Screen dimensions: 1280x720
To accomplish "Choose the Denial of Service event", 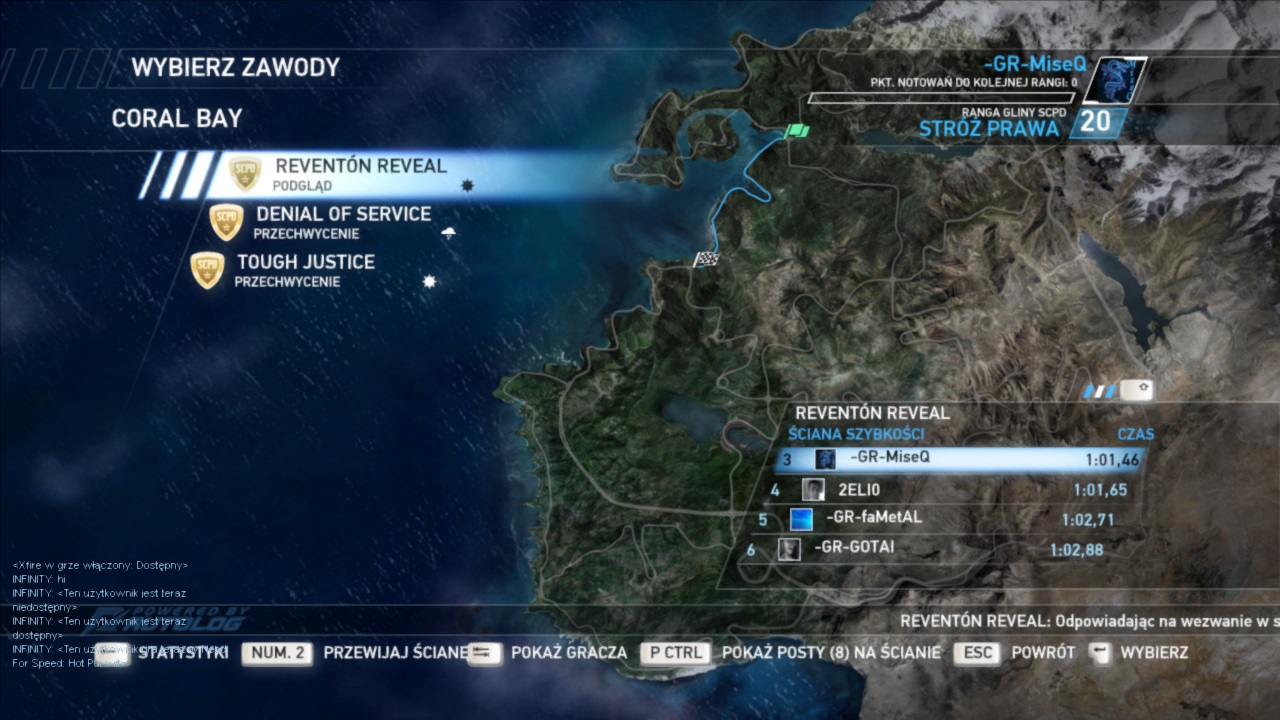I will (x=342, y=222).
